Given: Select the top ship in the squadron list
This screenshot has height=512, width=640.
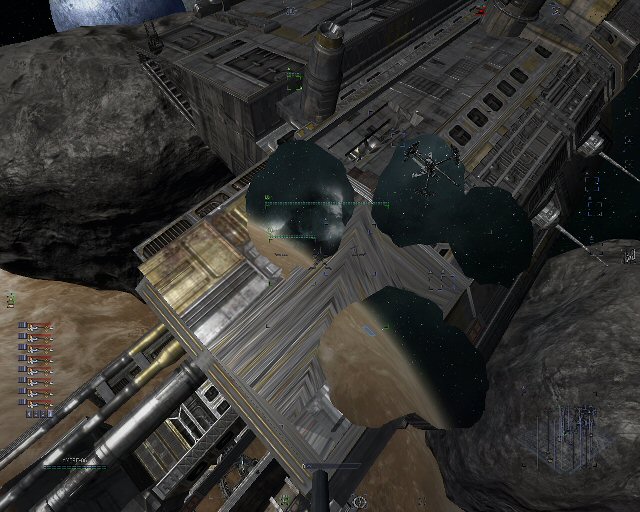Looking at the screenshot, I should [x=35, y=326].
